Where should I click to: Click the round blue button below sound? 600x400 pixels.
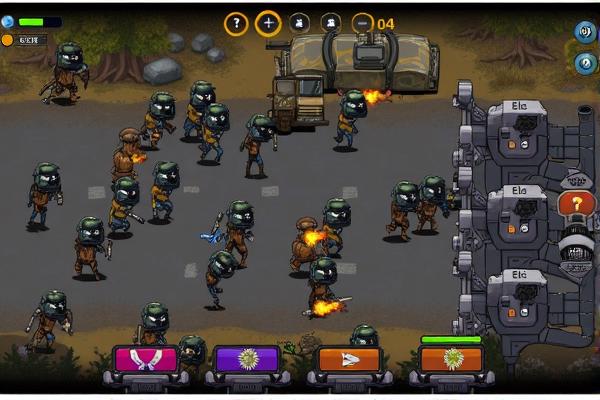tap(584, 64)
